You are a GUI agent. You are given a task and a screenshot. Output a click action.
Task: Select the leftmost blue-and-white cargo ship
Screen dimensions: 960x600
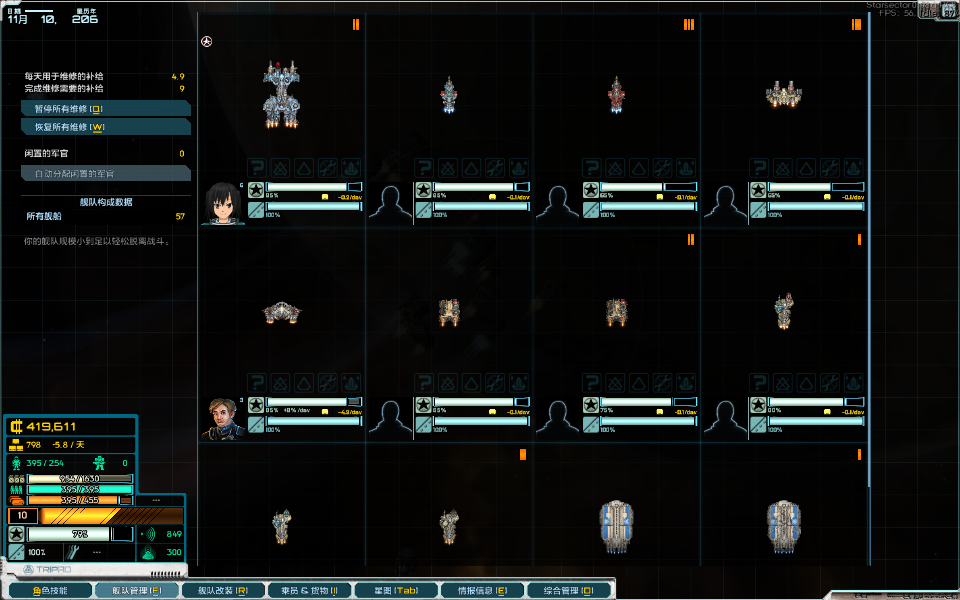point(616,526)
